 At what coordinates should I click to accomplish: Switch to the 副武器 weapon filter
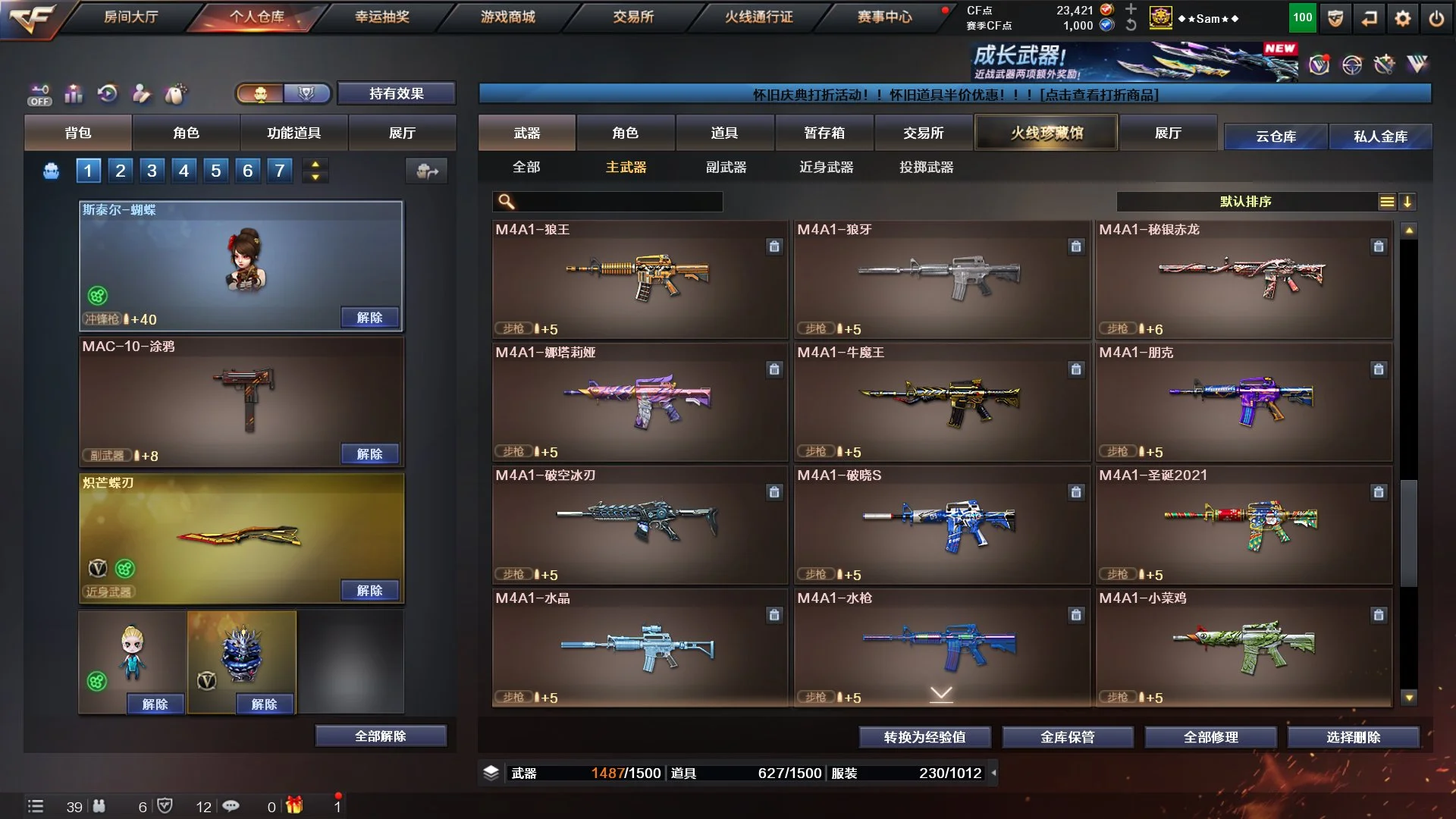click(x=726, y=167)
